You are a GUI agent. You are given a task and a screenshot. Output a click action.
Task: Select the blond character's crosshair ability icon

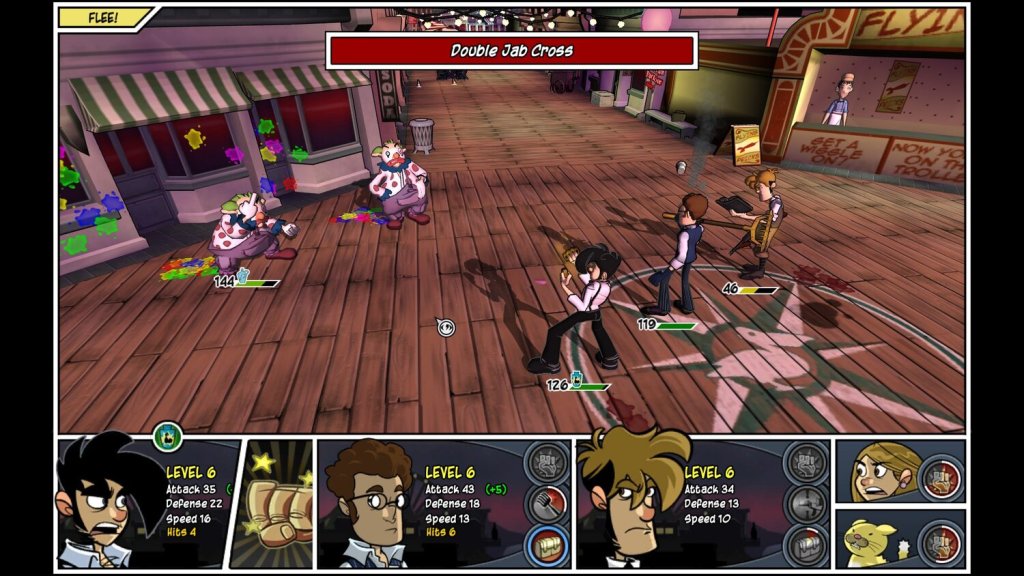click(805, 504)
